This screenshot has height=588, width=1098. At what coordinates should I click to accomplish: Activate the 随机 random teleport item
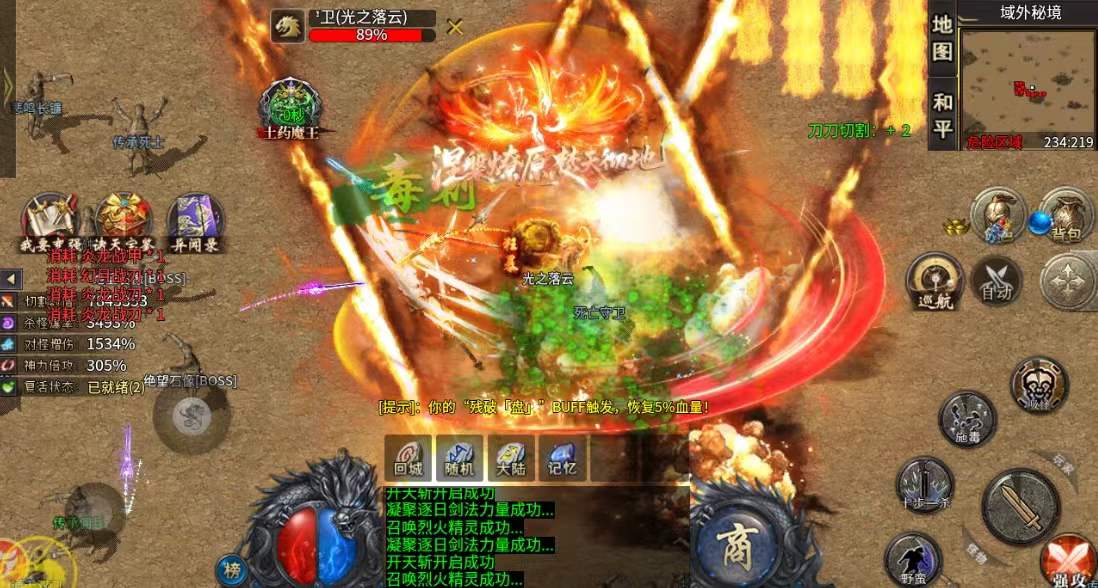click(x=460, y=459)
